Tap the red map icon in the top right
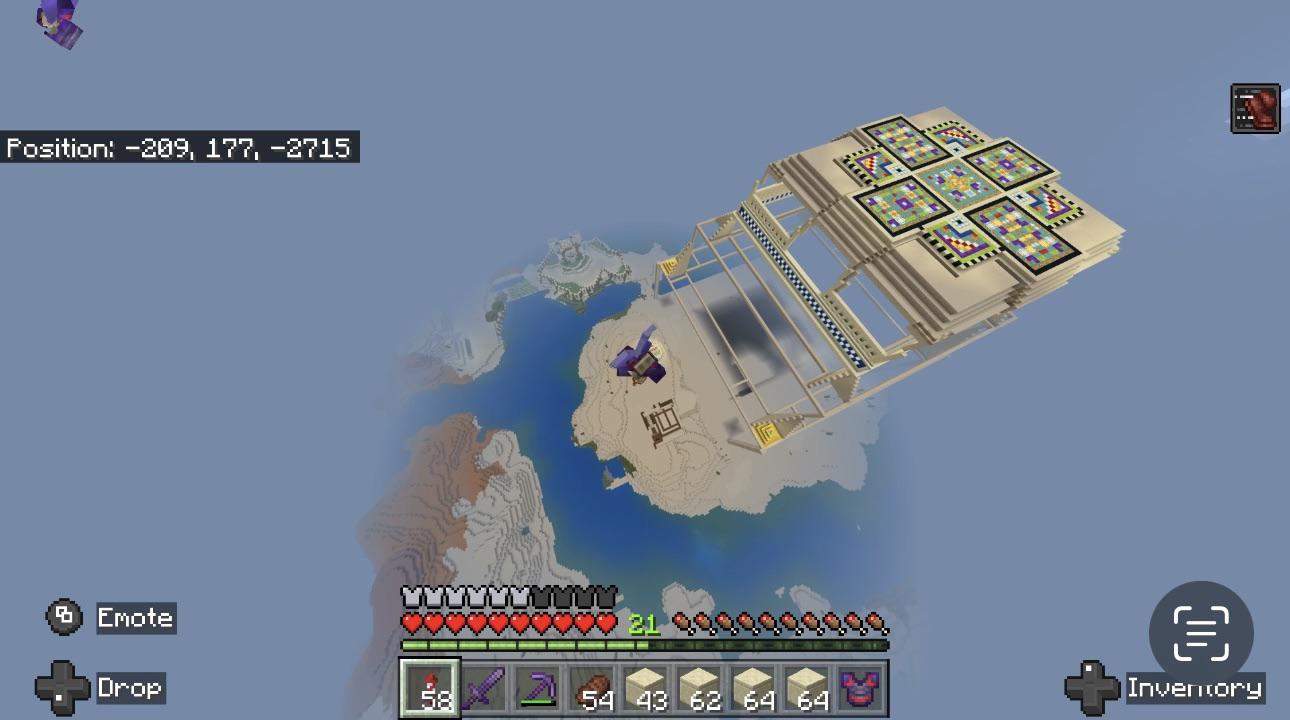The height and width of the screenshot is (720, 1290). click(1258, 109)
